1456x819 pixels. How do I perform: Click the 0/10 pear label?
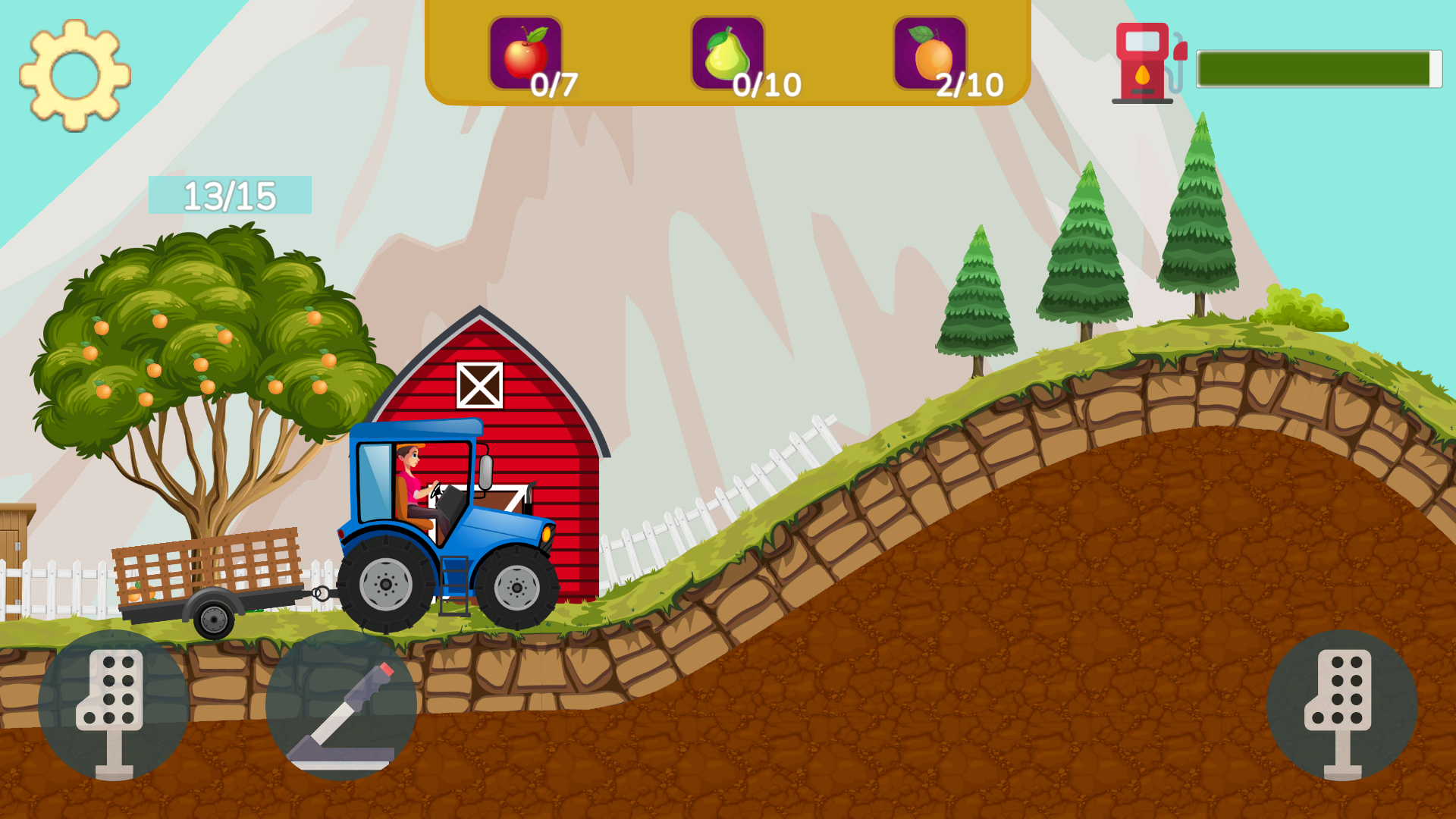[x=766, y=83]
